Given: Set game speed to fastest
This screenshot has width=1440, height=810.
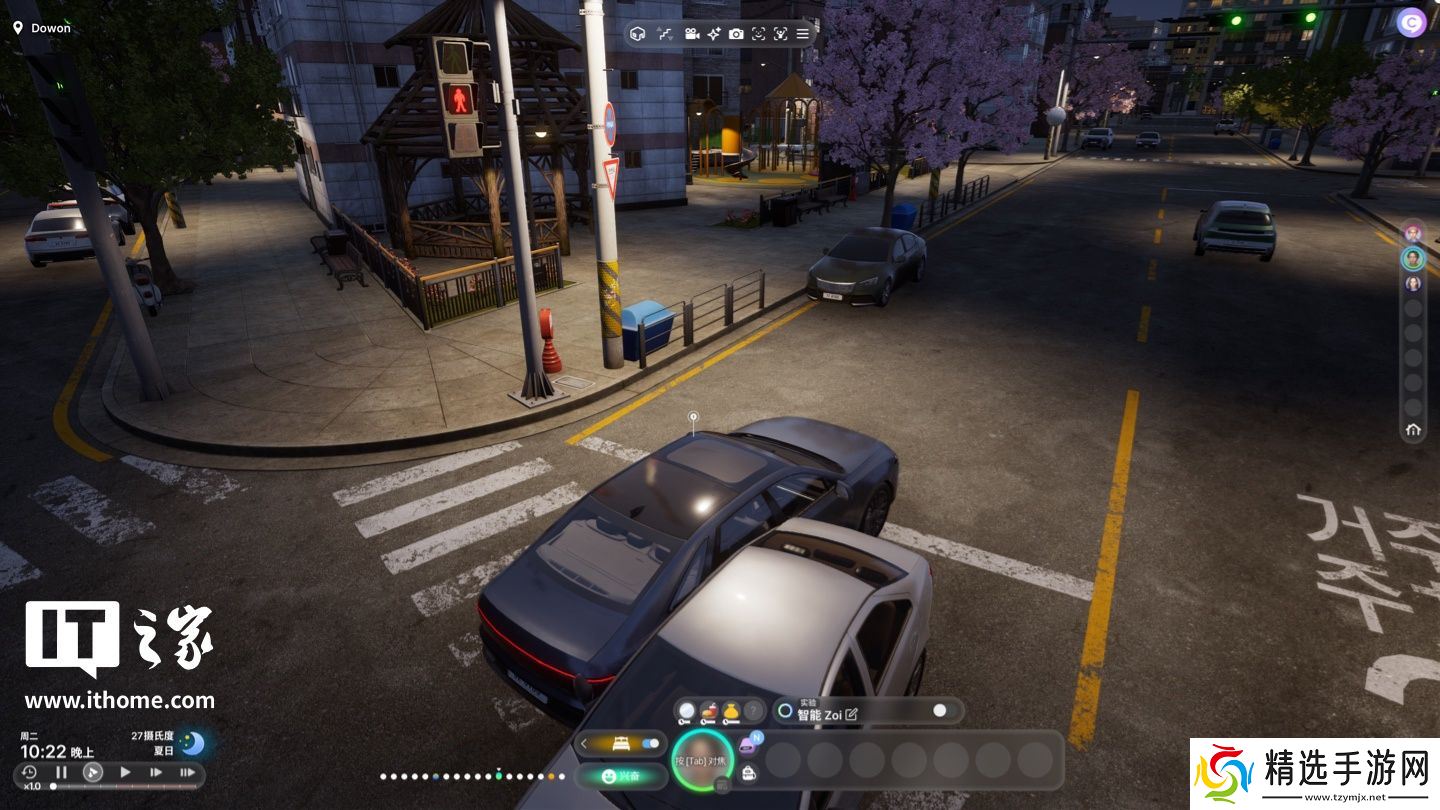Looking at the screenshot, I should 187,772.
